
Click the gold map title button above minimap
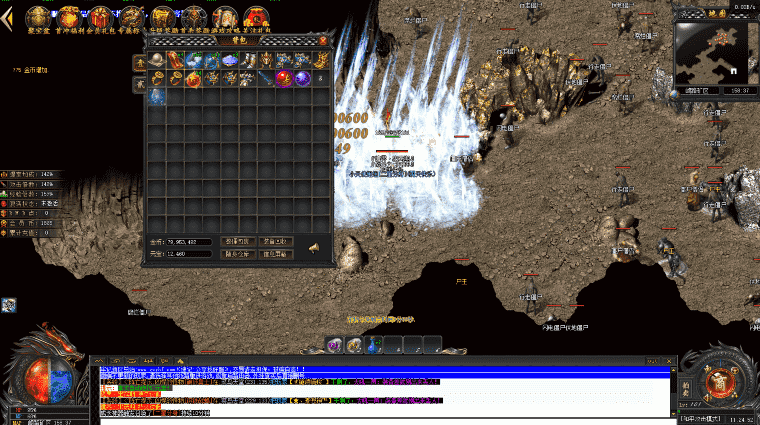[x=716, y=14]
